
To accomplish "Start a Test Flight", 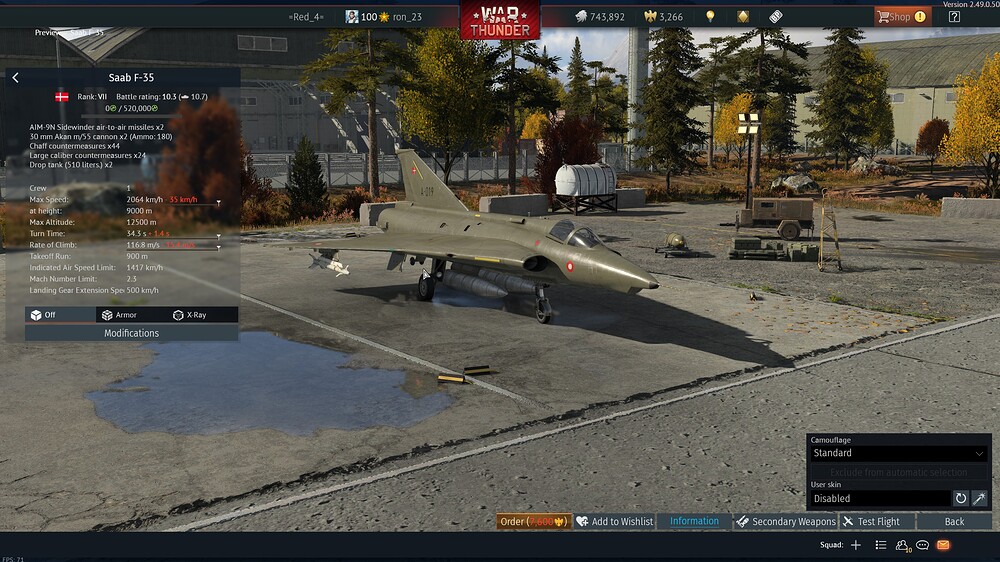I will click(871, 521).
